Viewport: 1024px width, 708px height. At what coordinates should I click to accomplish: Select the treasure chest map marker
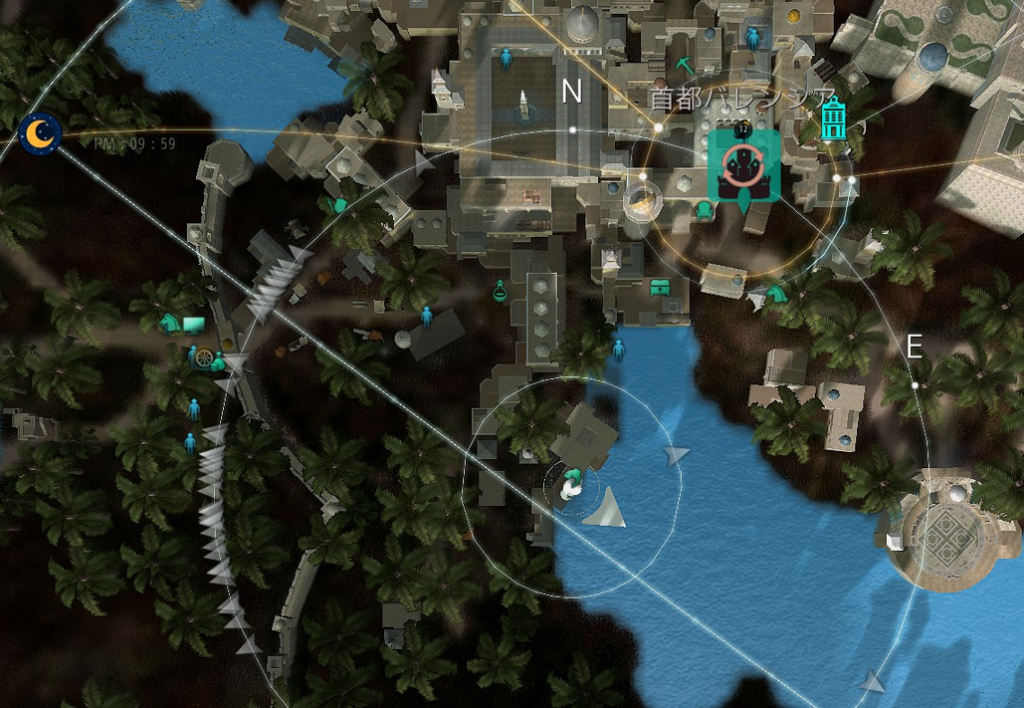(x=660, y=287)
